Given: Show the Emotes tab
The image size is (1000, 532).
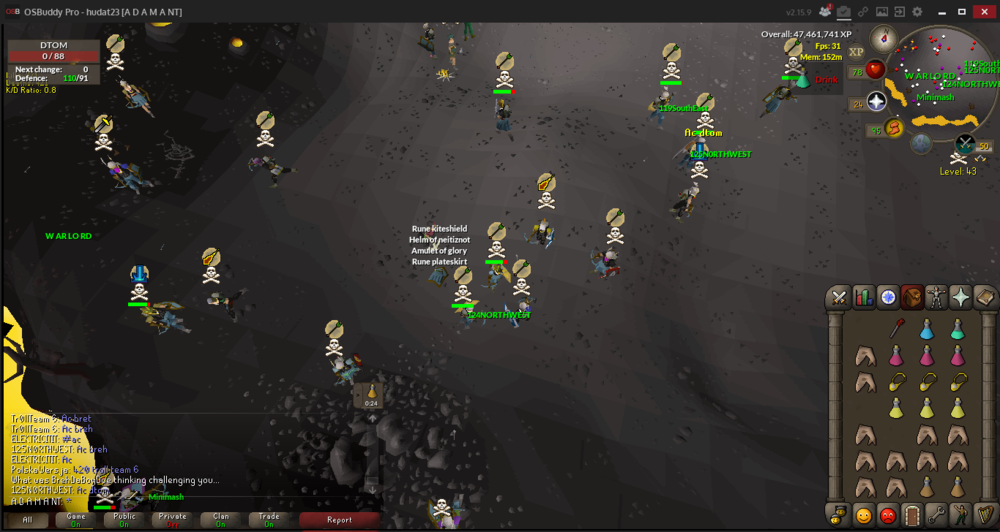Looking at the screenshot, I should [961, 516].
